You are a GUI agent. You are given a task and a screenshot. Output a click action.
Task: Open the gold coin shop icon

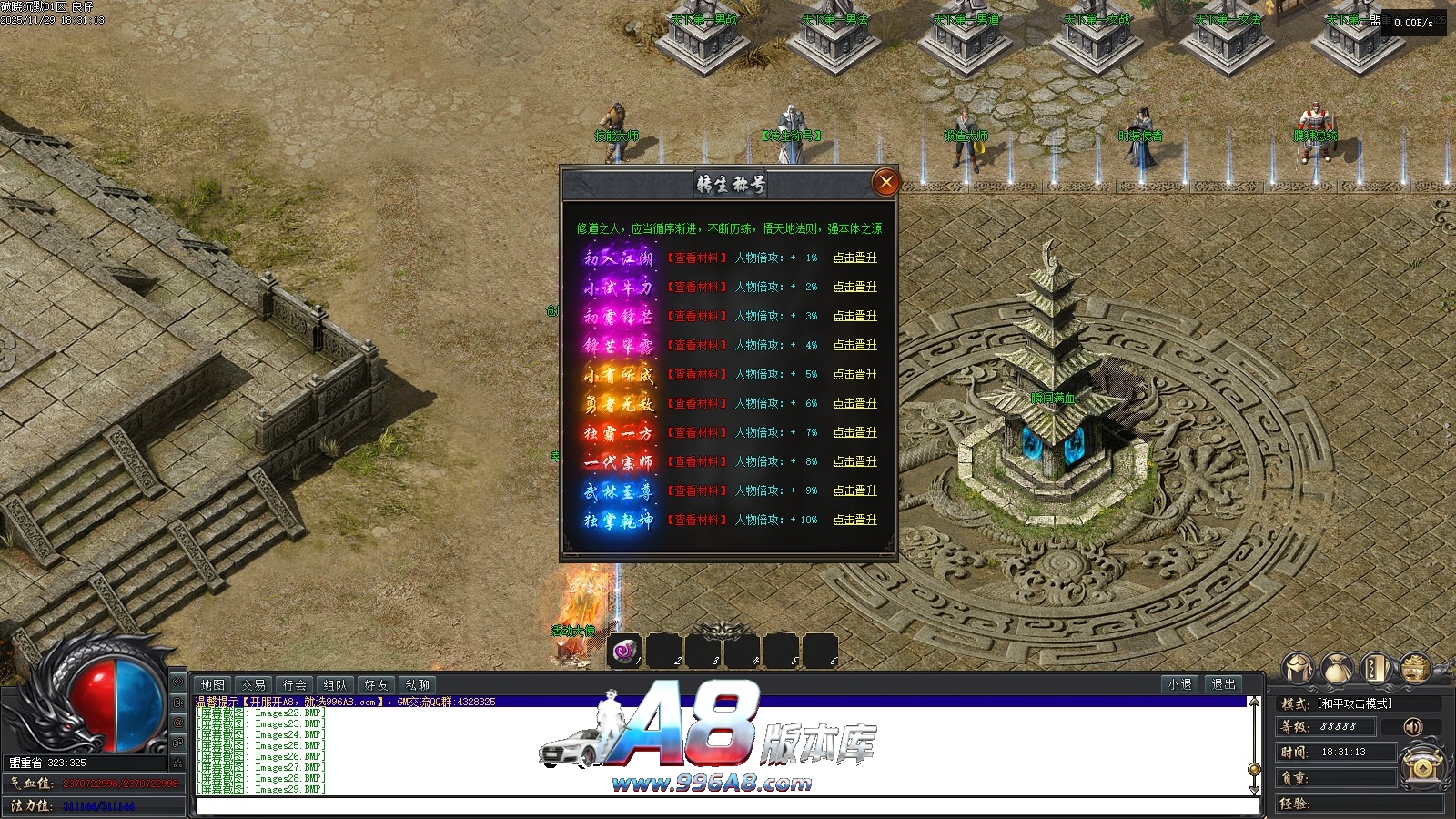coord(1414,669)
